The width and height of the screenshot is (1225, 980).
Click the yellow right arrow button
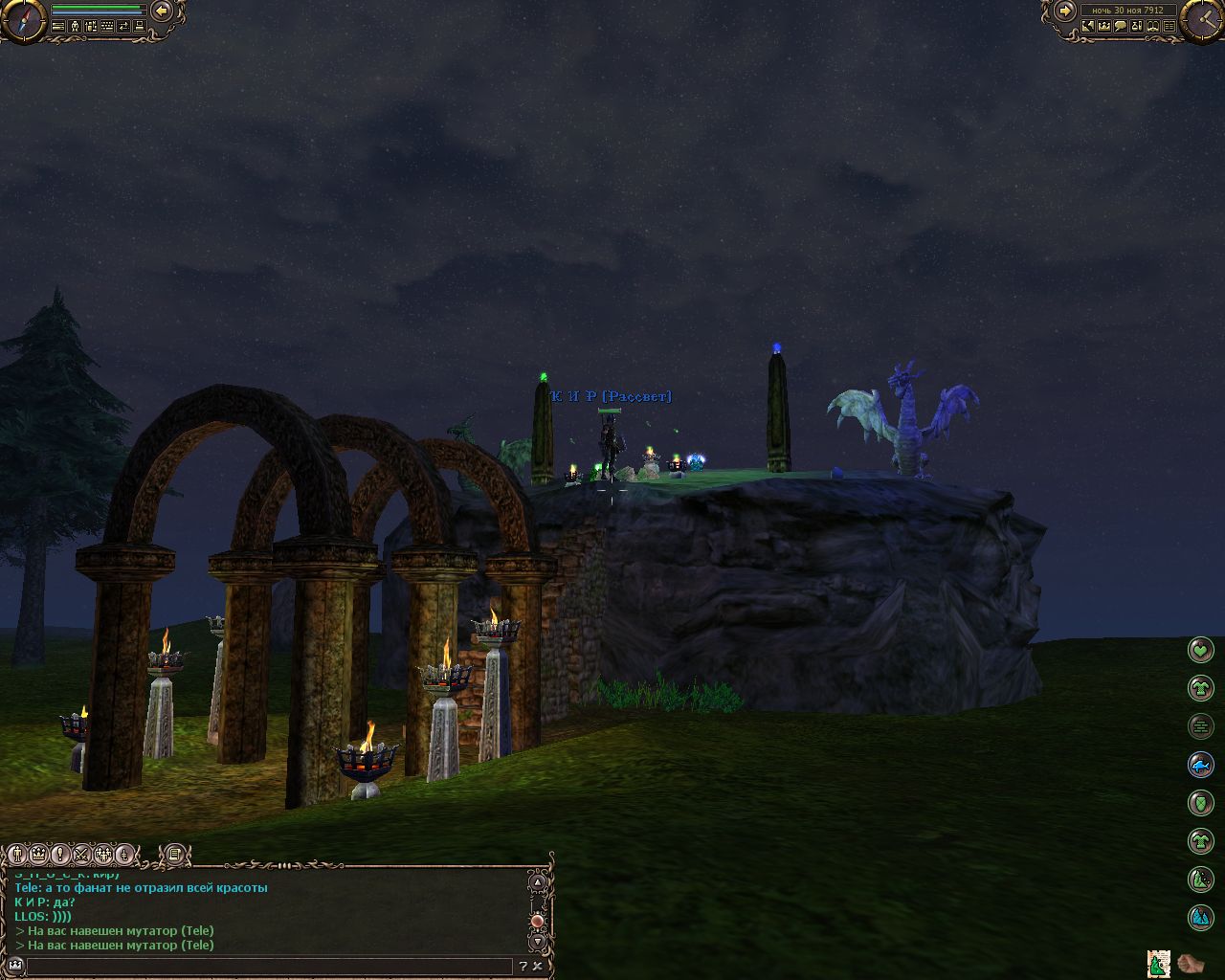[x=1064, y=11]
